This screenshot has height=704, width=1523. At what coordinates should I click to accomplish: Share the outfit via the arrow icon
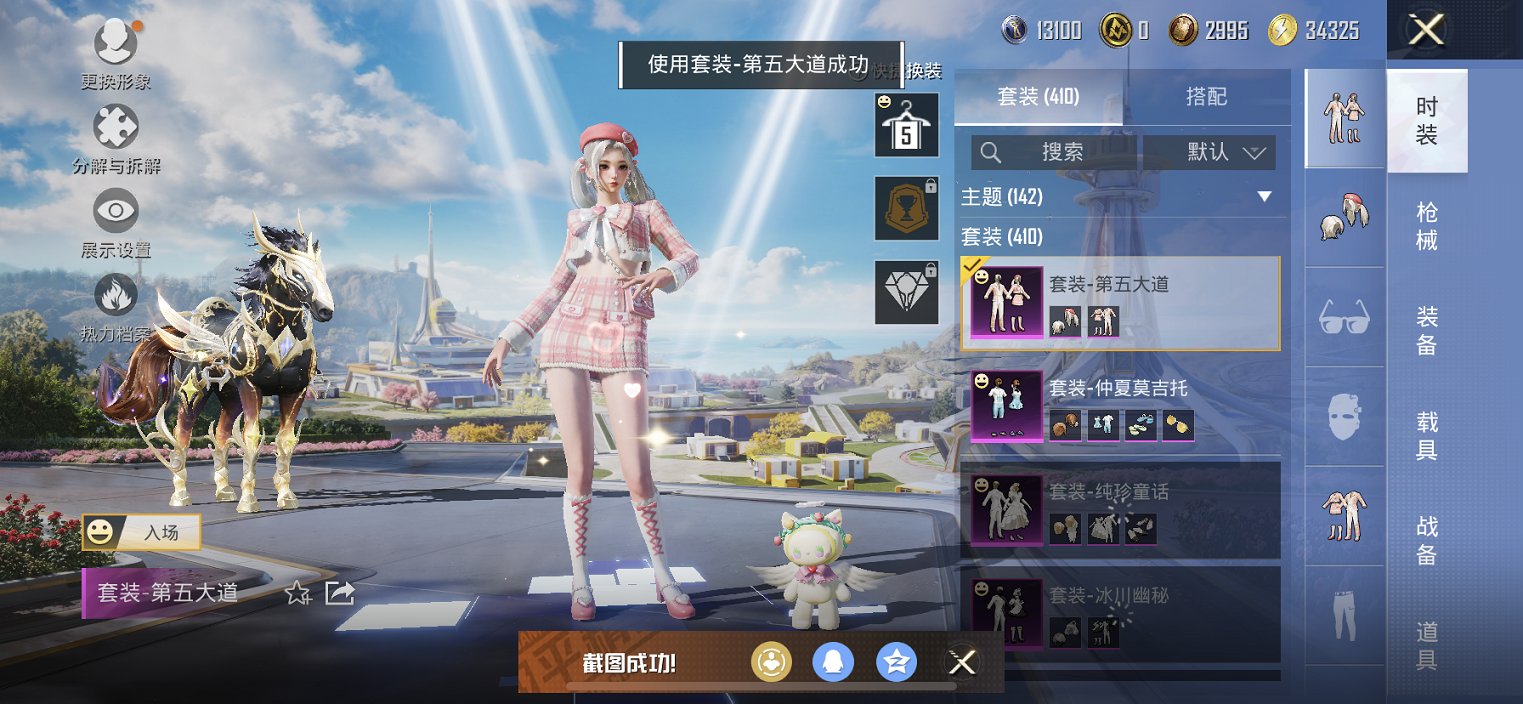(x=340, y=593)
